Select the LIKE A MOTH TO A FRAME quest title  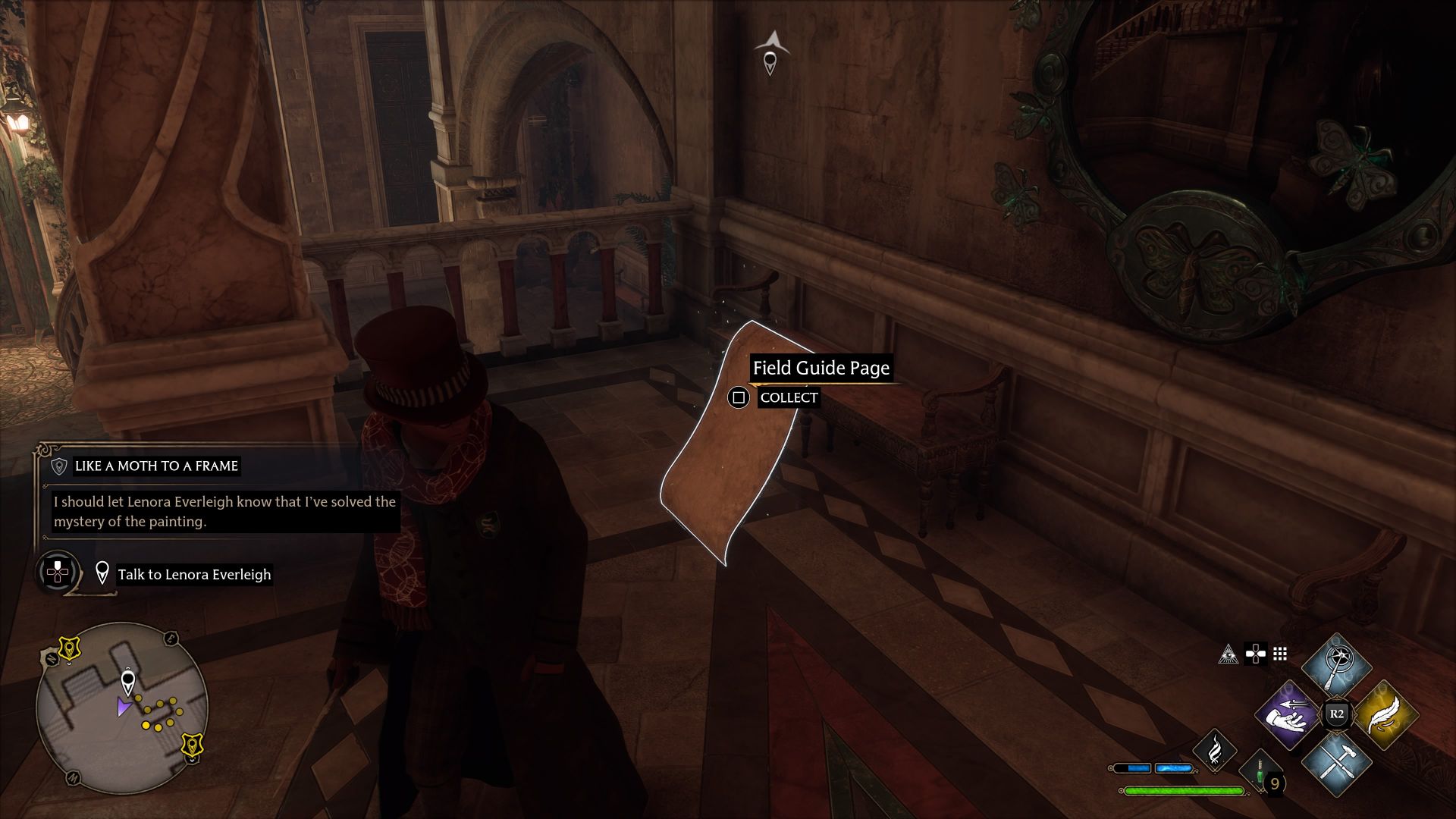(155, 466)
